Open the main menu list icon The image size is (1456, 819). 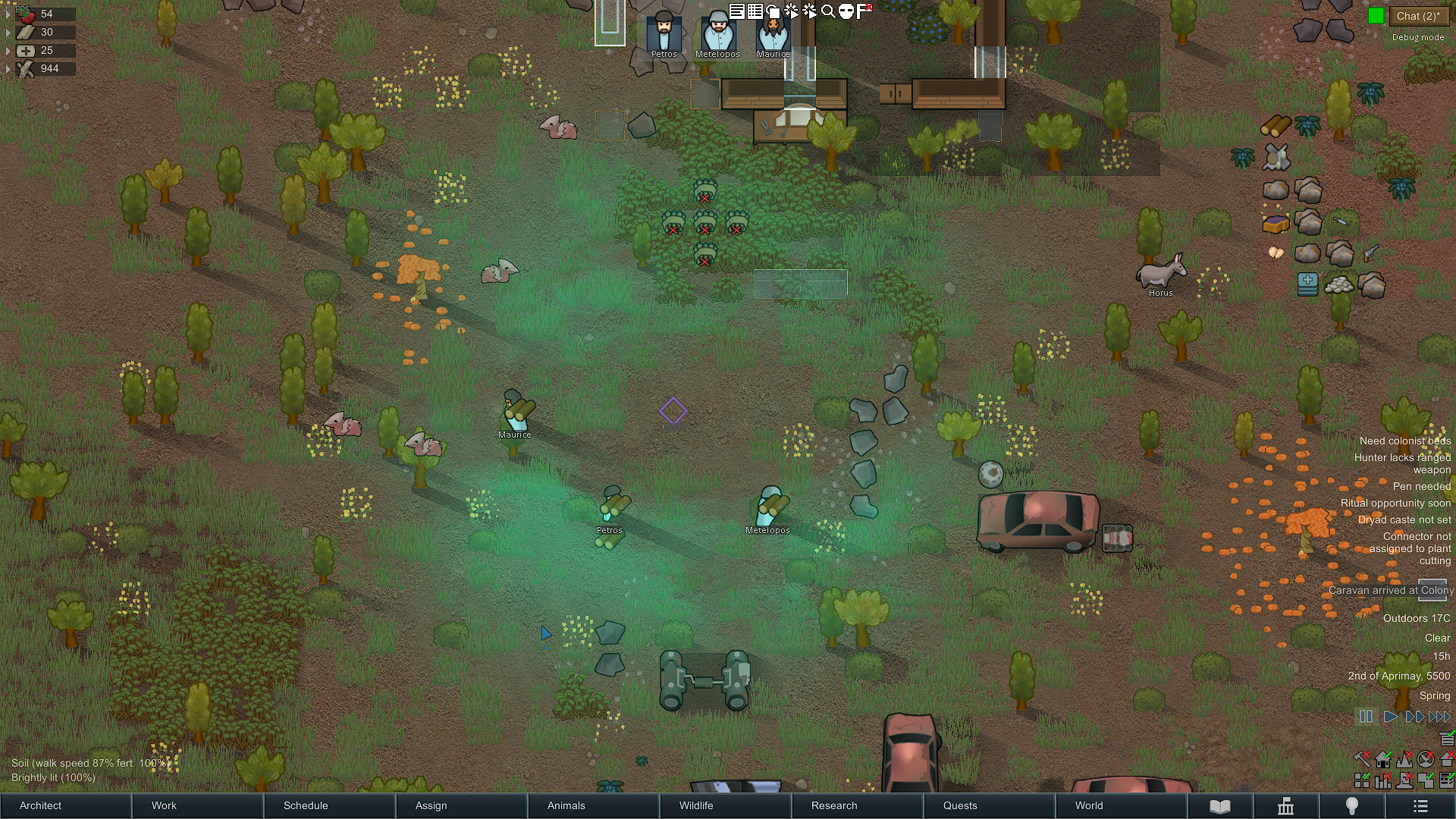pyautogui.click(x=1420, y=806)
